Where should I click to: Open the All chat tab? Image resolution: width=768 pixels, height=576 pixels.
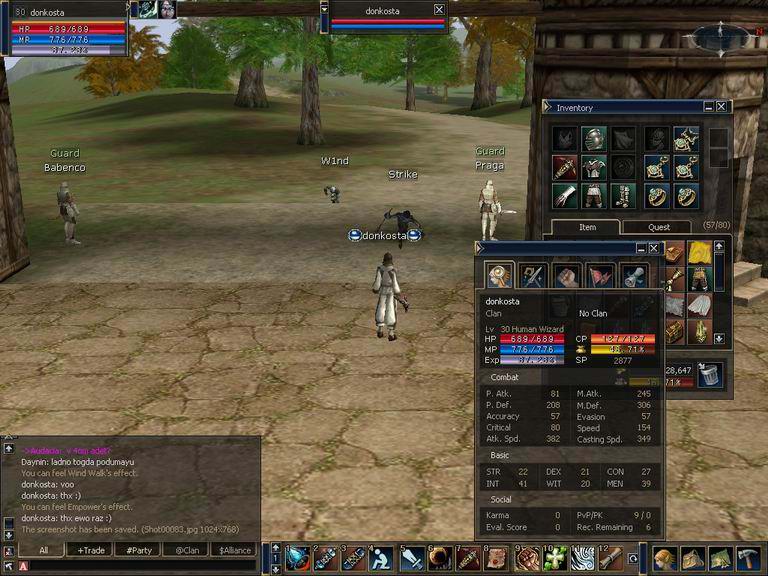[45, 550]
